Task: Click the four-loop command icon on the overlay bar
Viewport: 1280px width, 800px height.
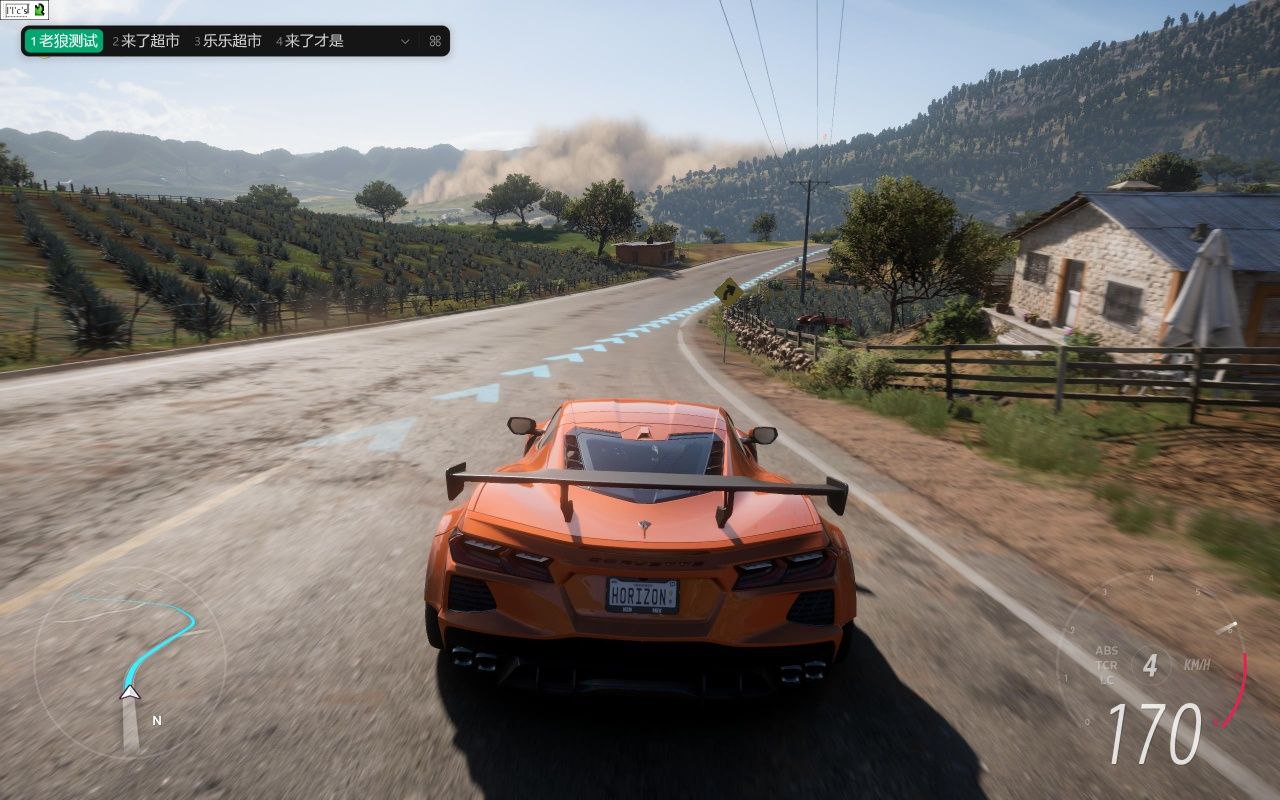Action: point(435,41)
